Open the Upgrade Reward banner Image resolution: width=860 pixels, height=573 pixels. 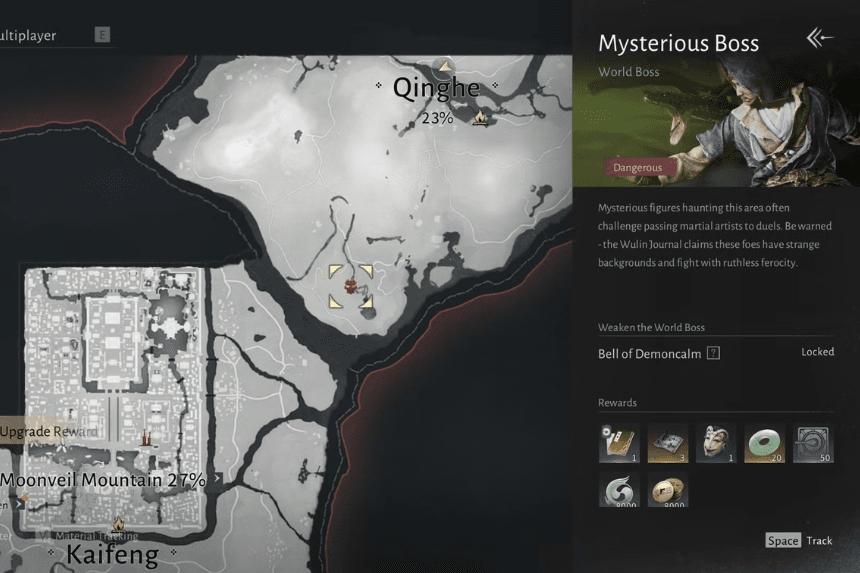50,431
